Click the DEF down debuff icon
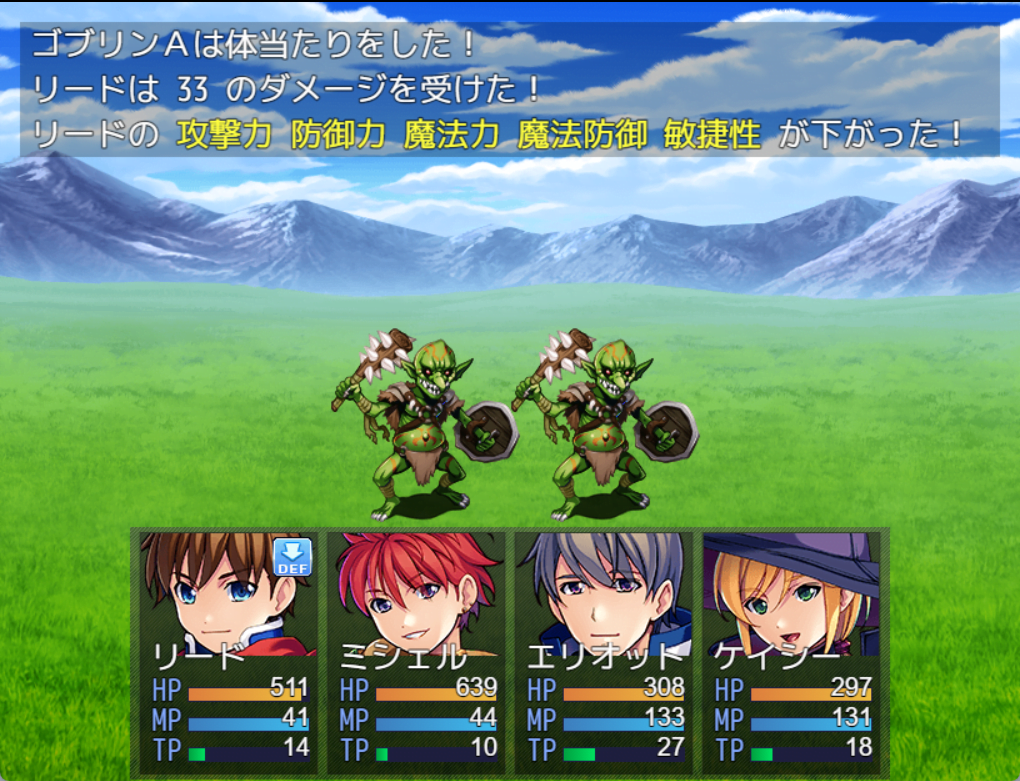The width and height of the screenshot is (1020, 781). pyautogui.click(x=293, y=557)
